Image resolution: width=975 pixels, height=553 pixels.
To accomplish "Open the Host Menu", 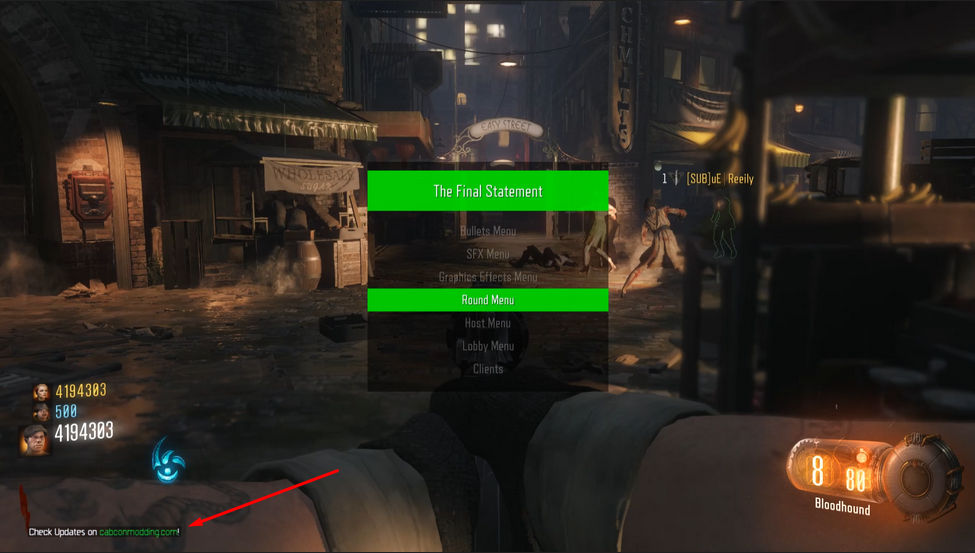I will (x=488, y=323).
